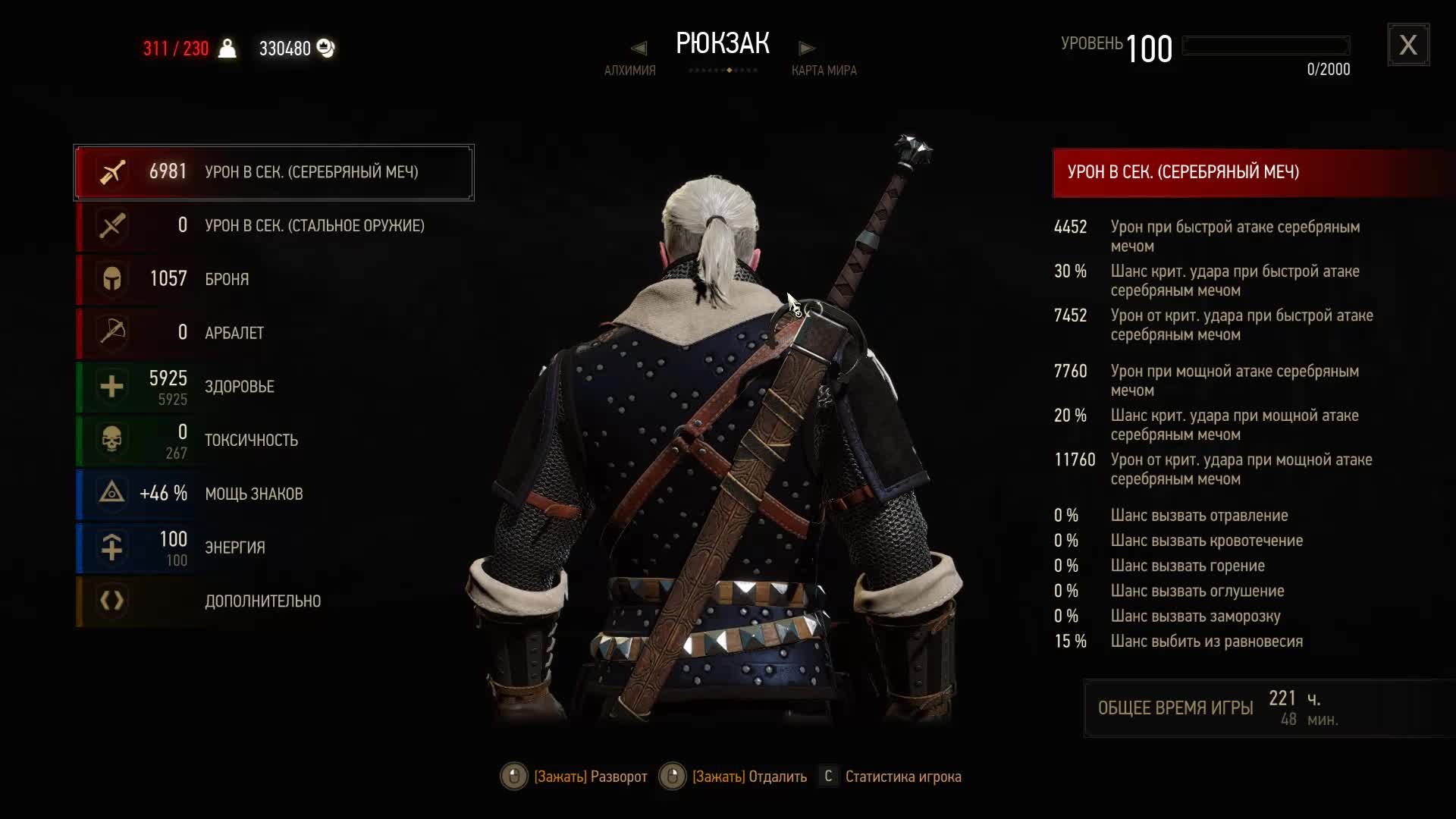Switch to the Алхимия menu tab
The width and height of the screenshot is (1456, 819).
tap(629, 71)
